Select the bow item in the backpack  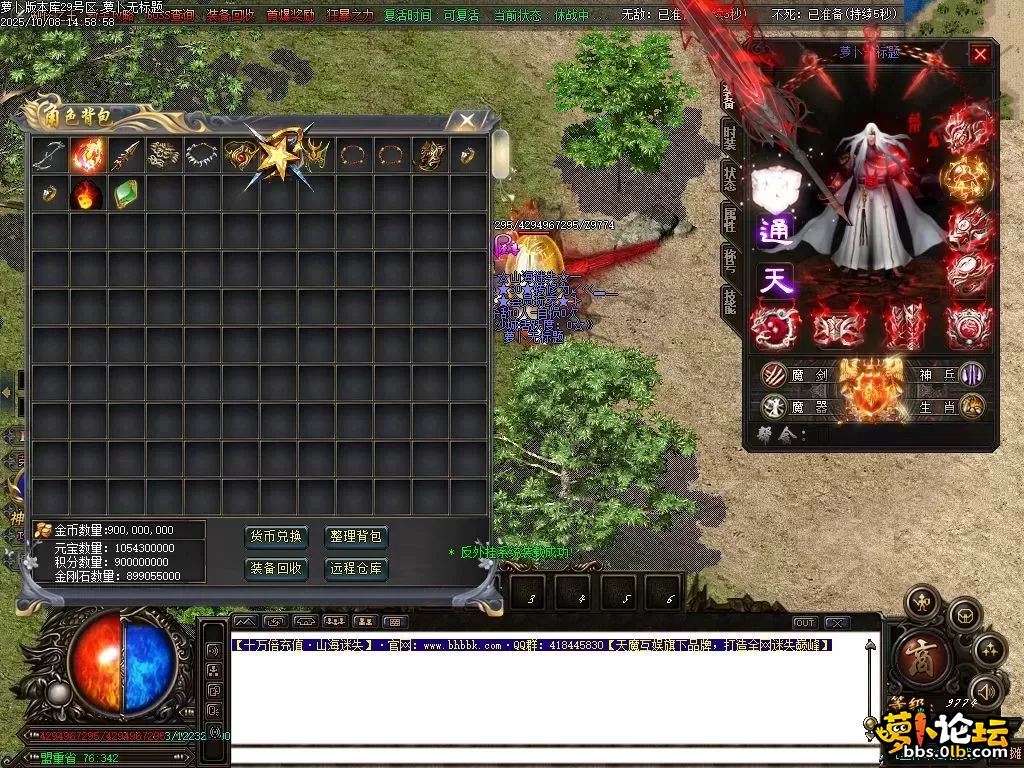click(49, 154)
